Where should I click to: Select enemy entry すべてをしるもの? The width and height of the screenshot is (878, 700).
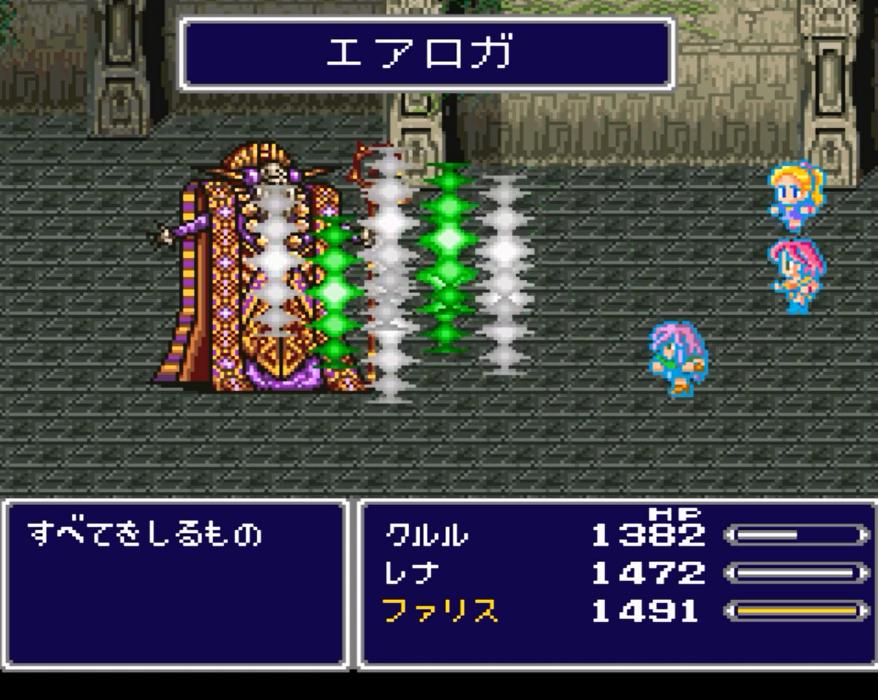145,534
